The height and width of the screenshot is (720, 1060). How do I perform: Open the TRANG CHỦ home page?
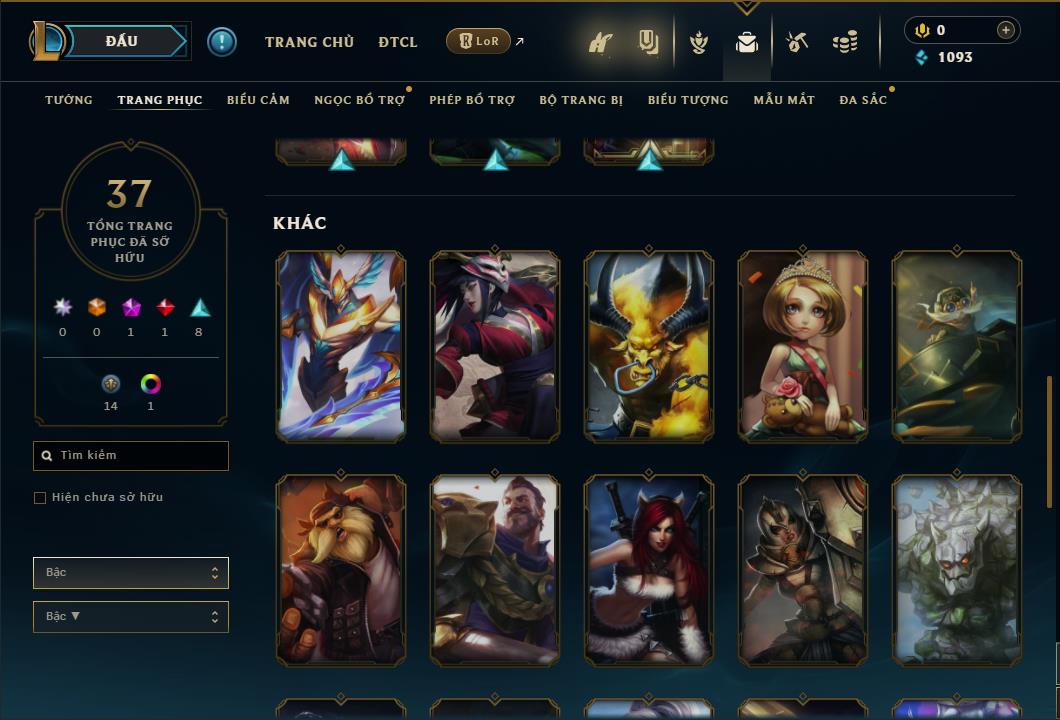309,42
